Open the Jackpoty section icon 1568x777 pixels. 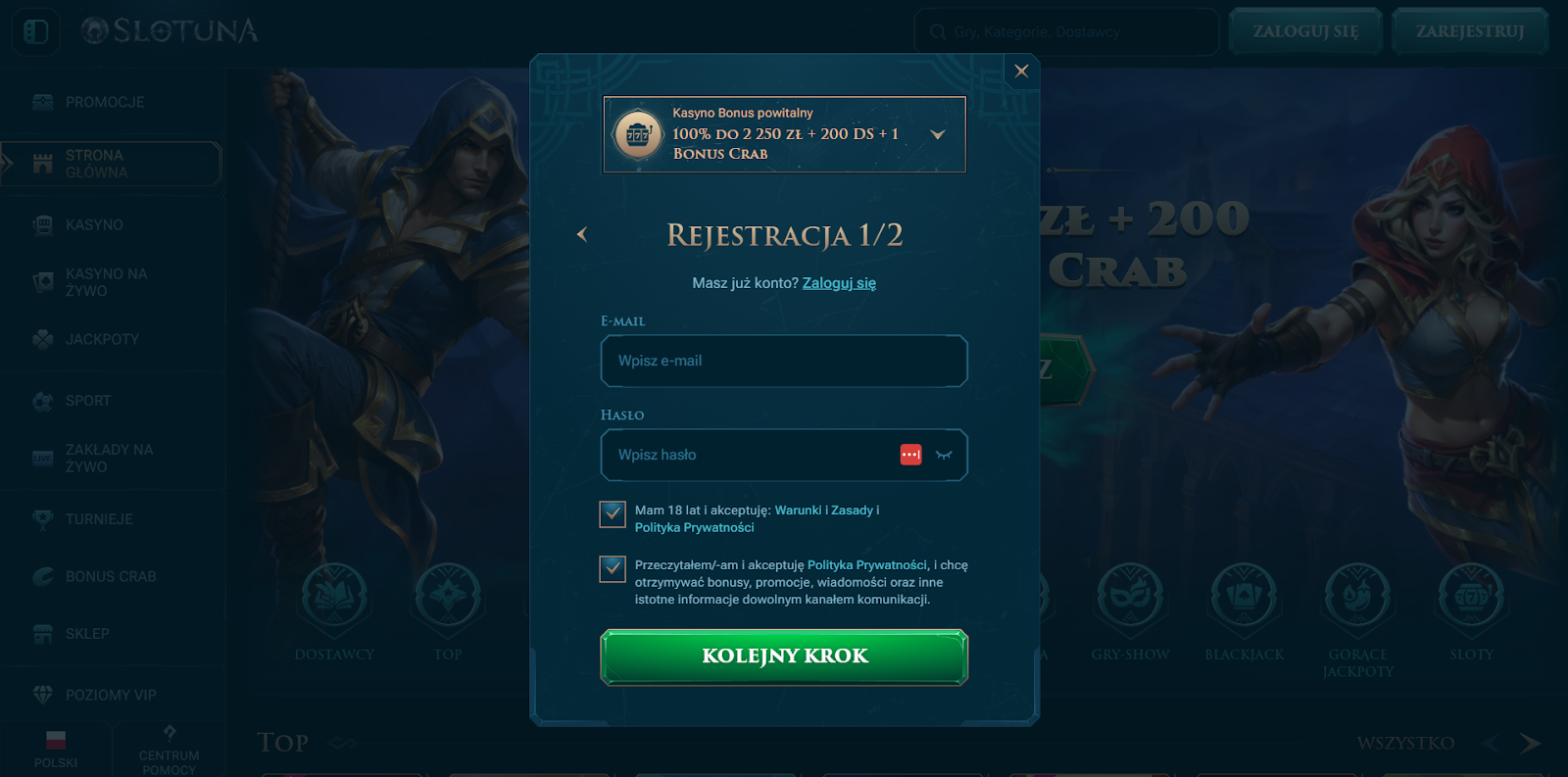pyautogui.click(x=42, y=338)
